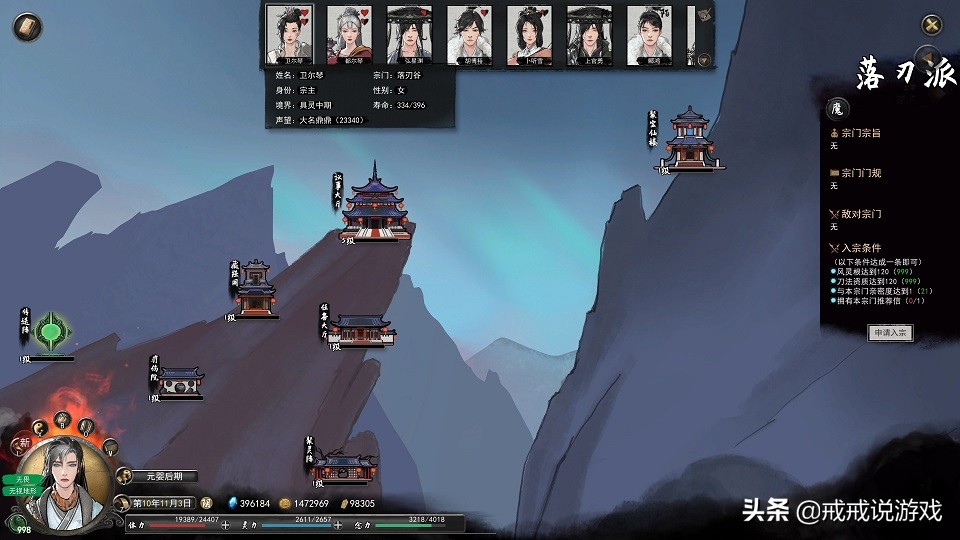Close the sect view with the X button

click(931, 26)
